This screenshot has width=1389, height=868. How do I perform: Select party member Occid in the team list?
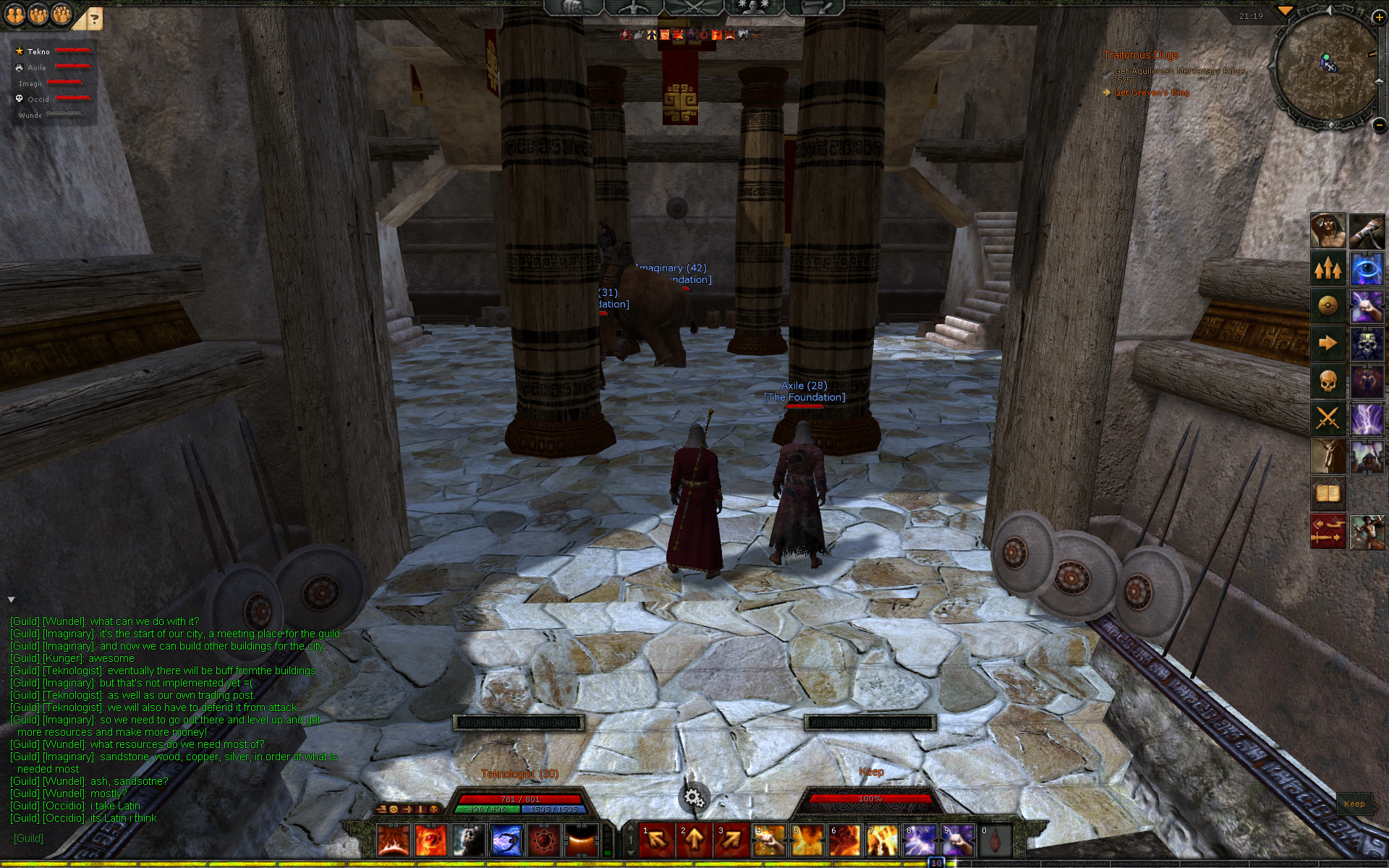(38, 99)
